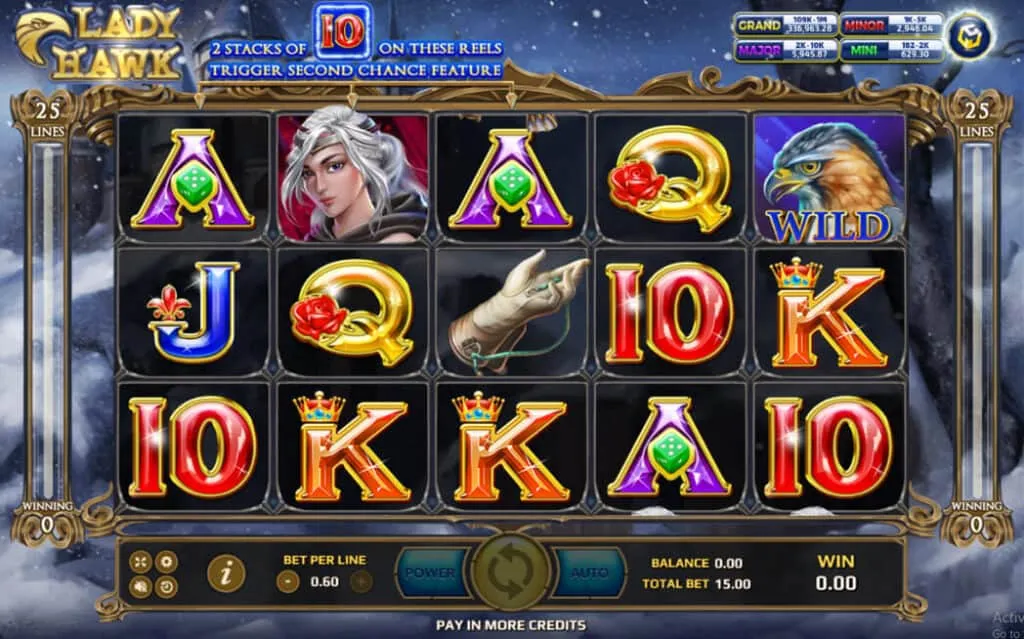Image resolution: width=1024 pixels, height=639 pixels.
Task: Increase bet per line with plus button
Action: [360, 581]
